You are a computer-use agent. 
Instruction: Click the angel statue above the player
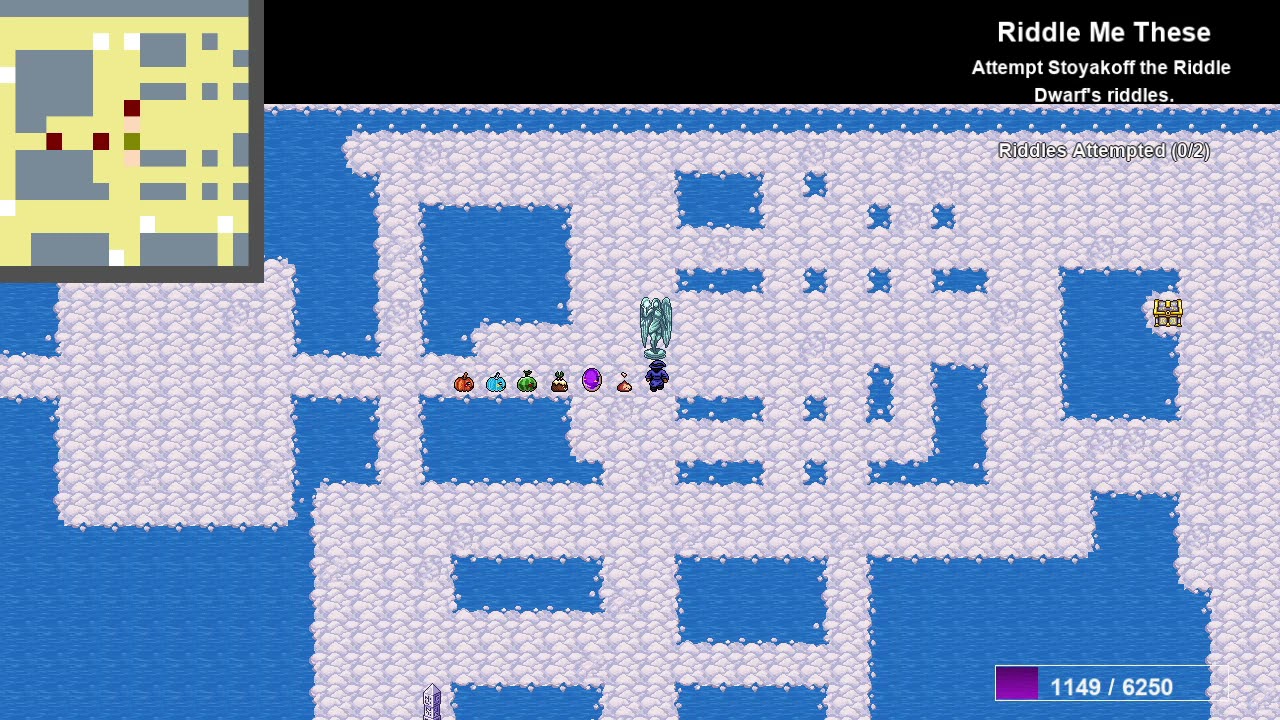click(x=655, y=323)
